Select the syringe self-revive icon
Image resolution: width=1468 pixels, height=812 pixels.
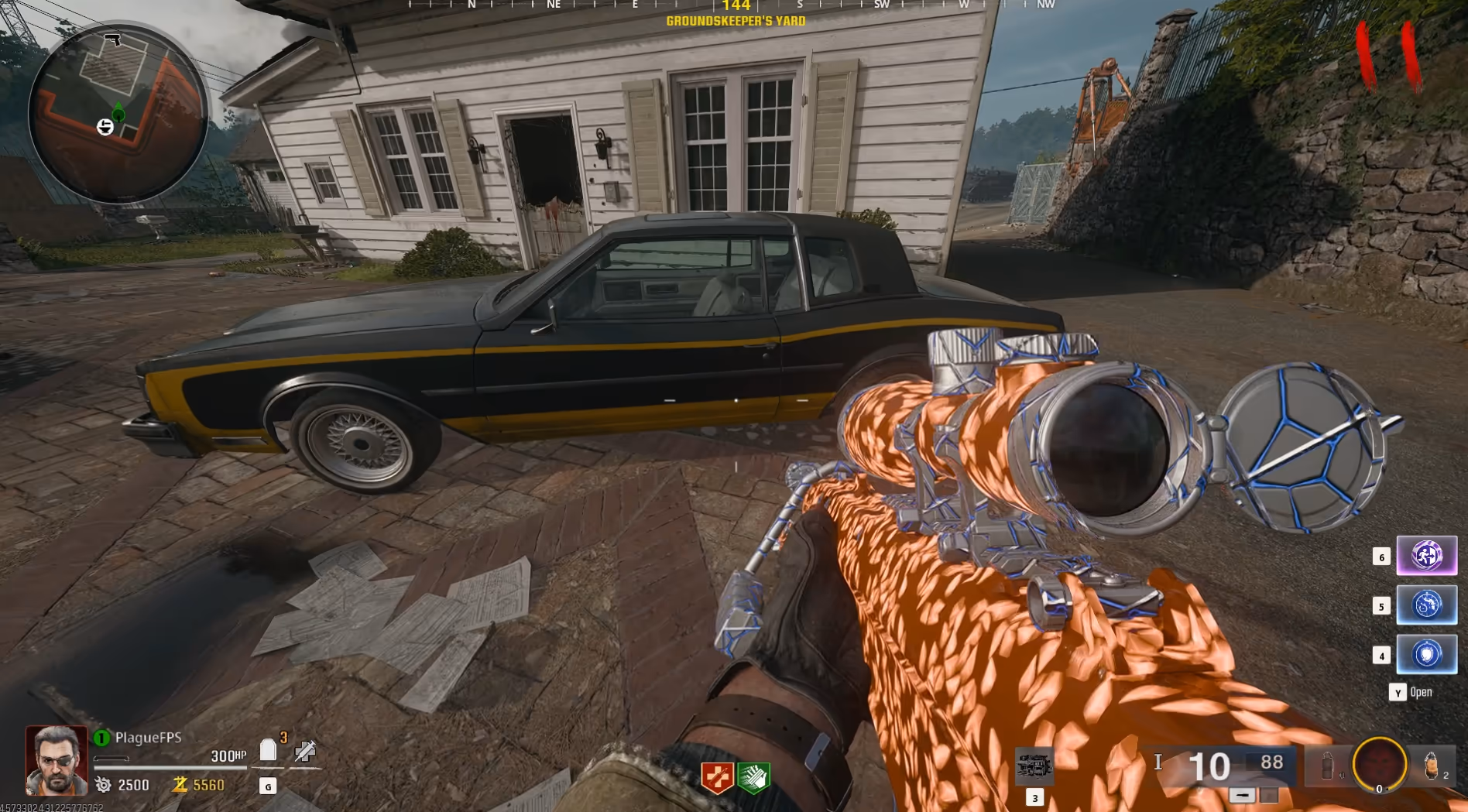point(305,750)
